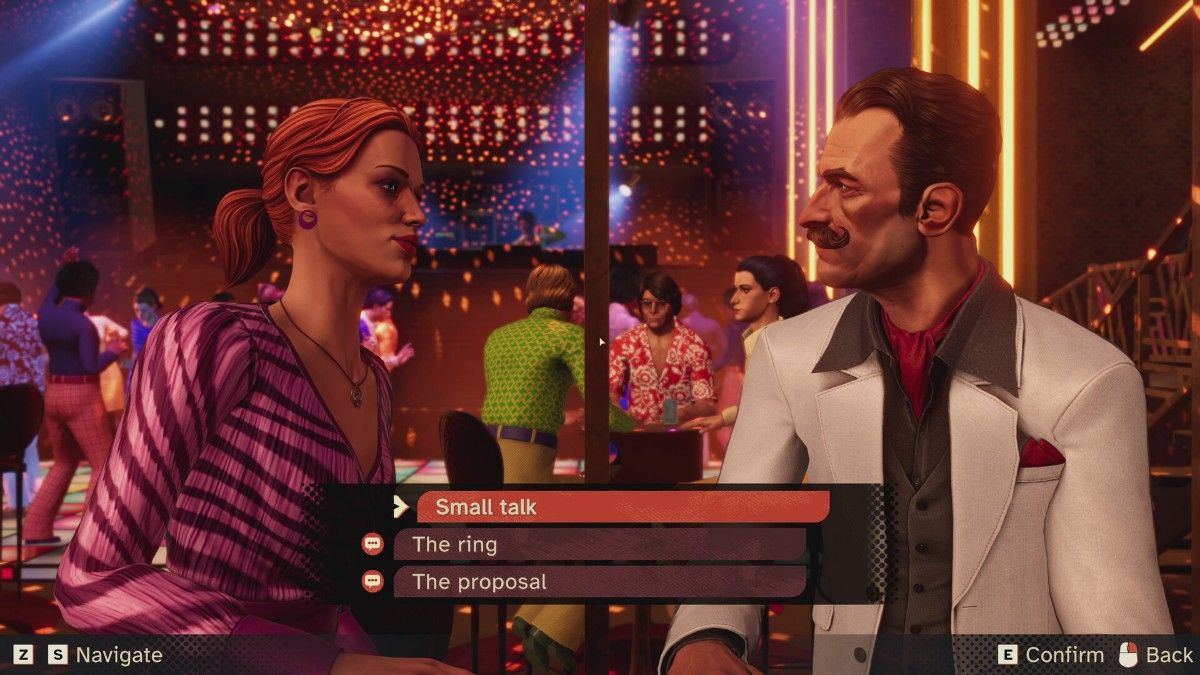The height and width of the screenshot is (675, 1200).
Task: Select "The ring" conversation topic
Action: click(x=599, y=545)
